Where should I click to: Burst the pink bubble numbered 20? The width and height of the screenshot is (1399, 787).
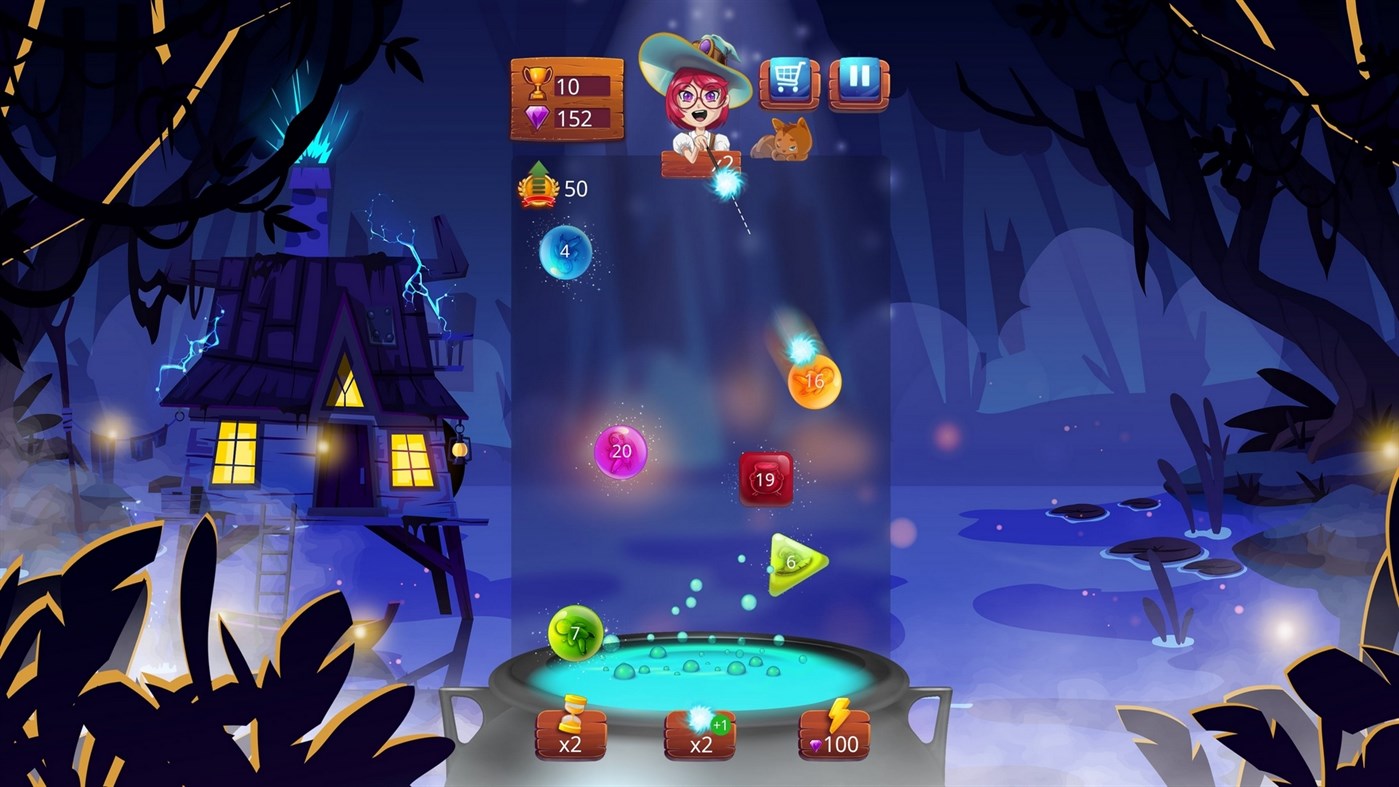click(x=619, y=451)
